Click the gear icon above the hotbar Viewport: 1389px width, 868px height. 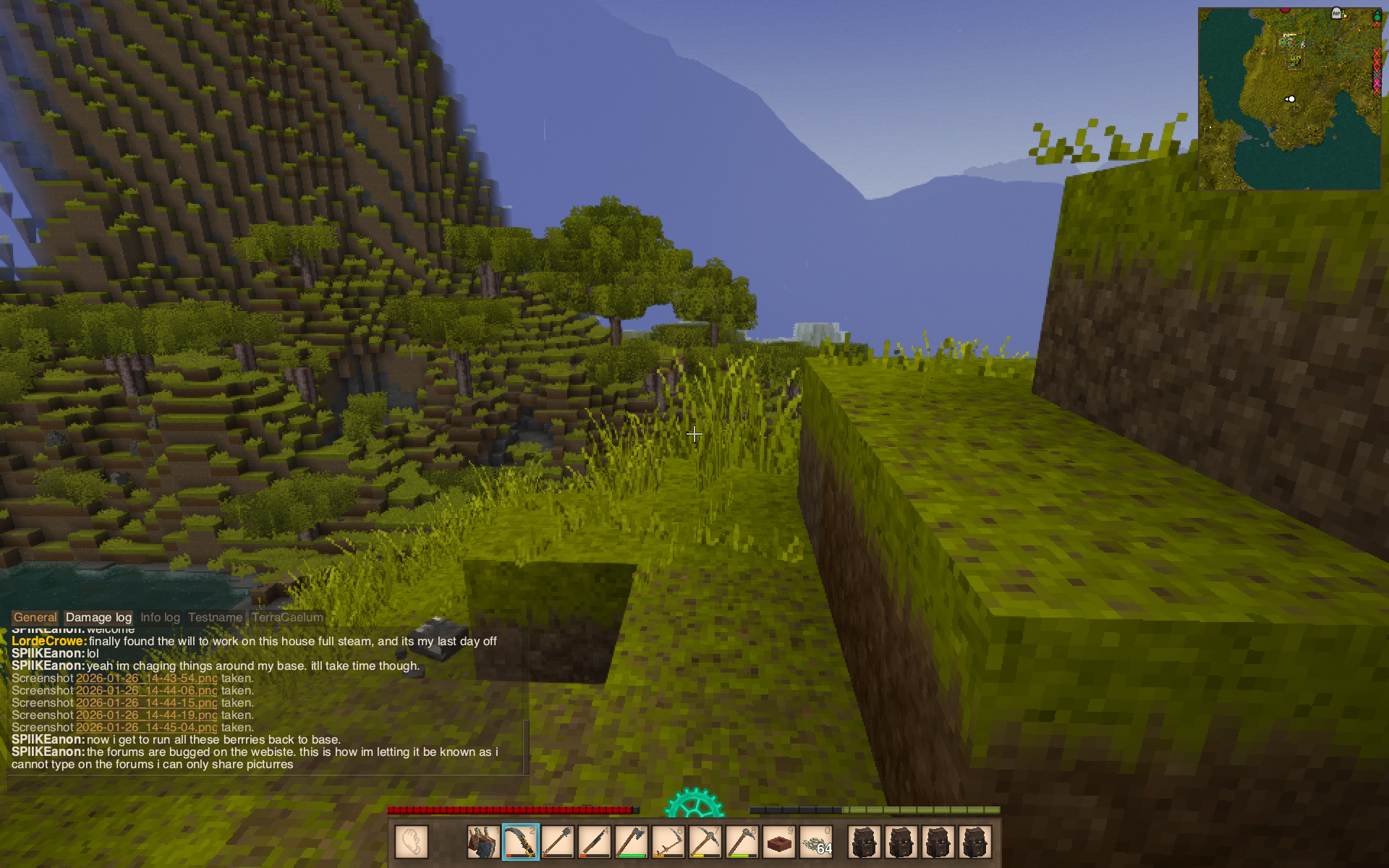(x=694, y=804)
